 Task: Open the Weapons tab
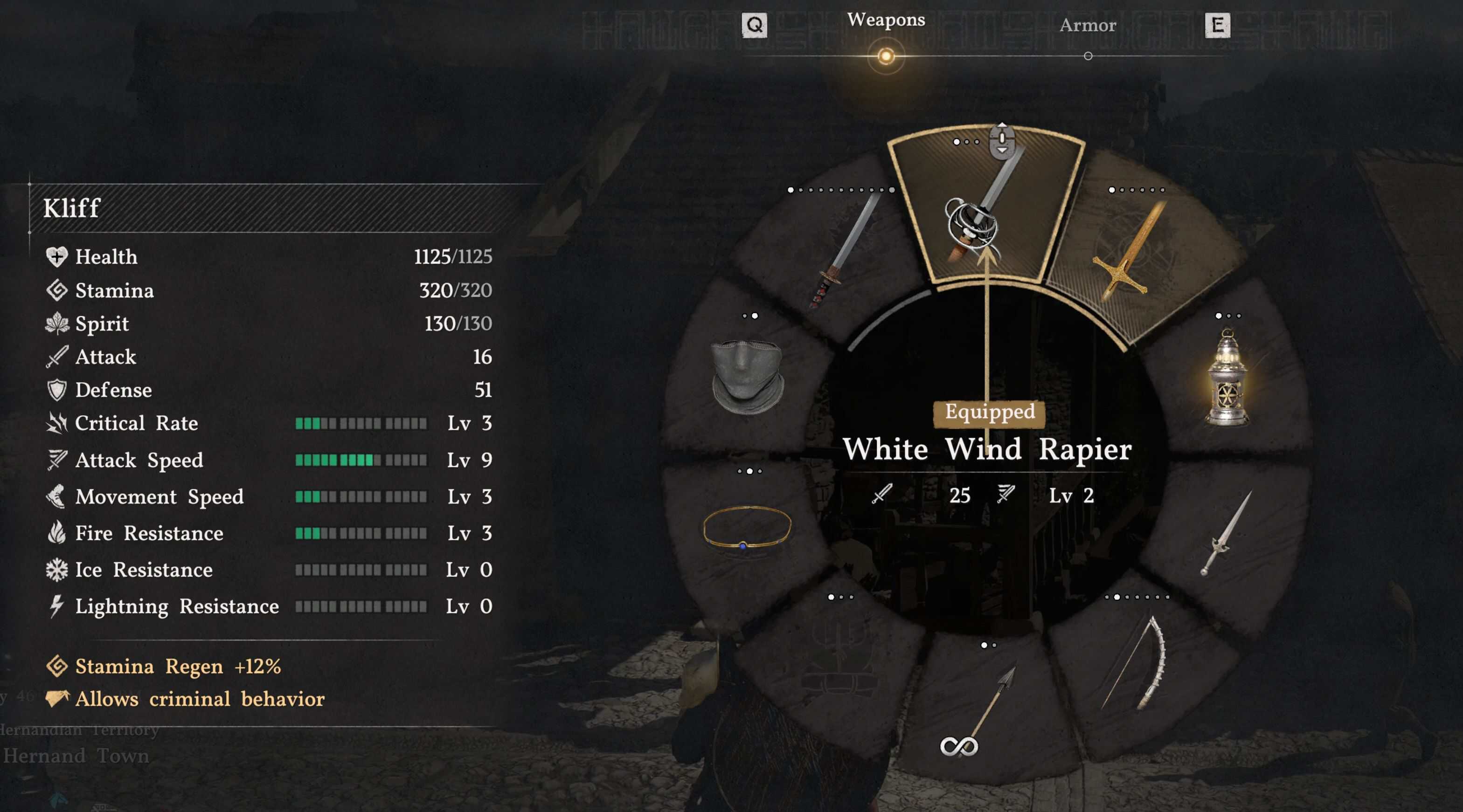pyautogui.click(x=886, y=21)
